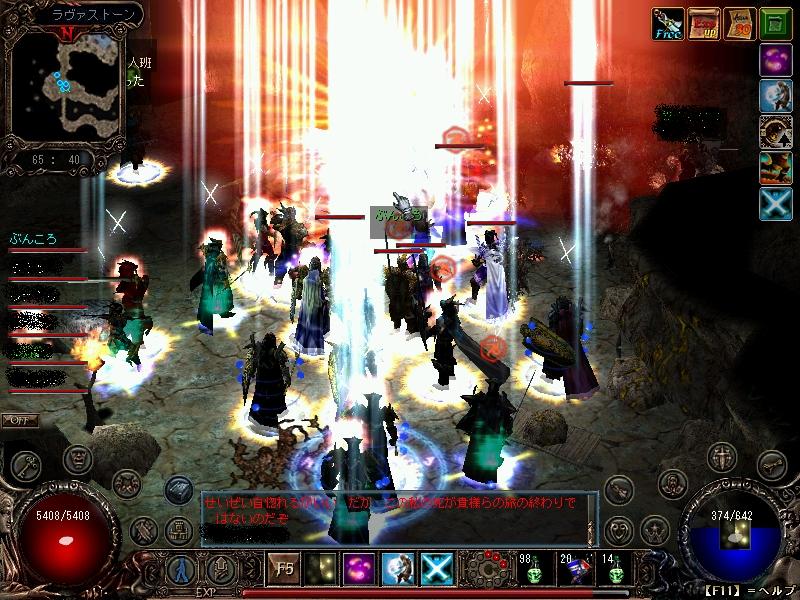
Task: Use the blue and red item with count 20
Action: [573, 570]
